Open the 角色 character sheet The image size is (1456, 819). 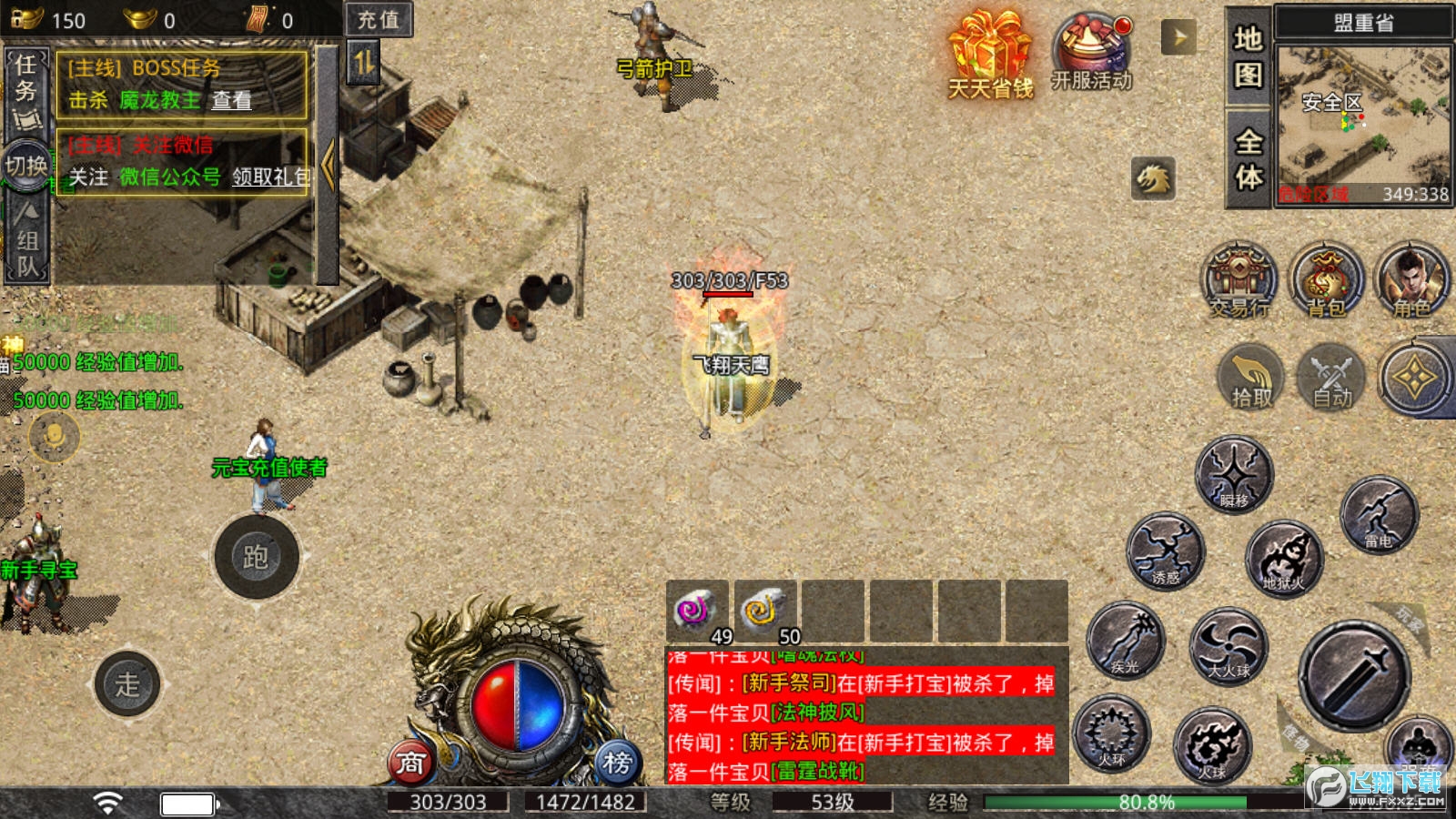[x=1411, y=279]
